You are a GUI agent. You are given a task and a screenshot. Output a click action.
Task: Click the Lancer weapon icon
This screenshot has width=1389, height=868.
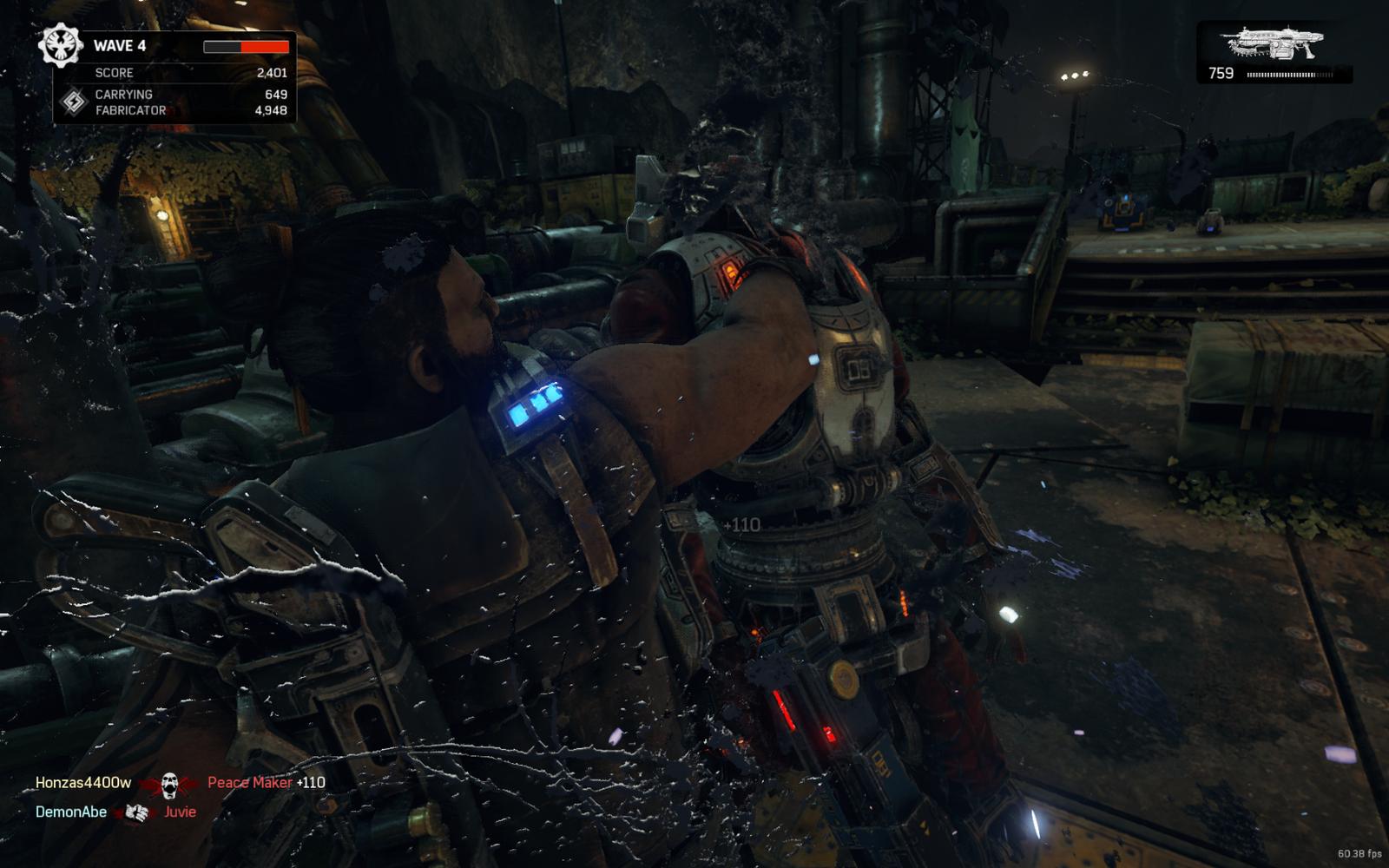1274,43
